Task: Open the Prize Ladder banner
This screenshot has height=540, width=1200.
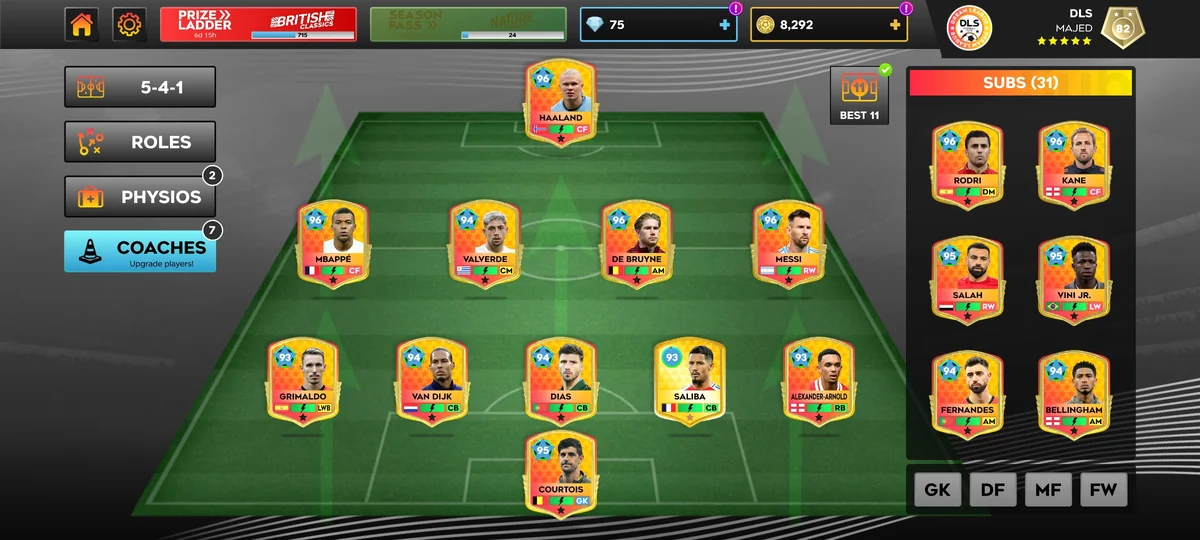Action: (x=258, y=25)
